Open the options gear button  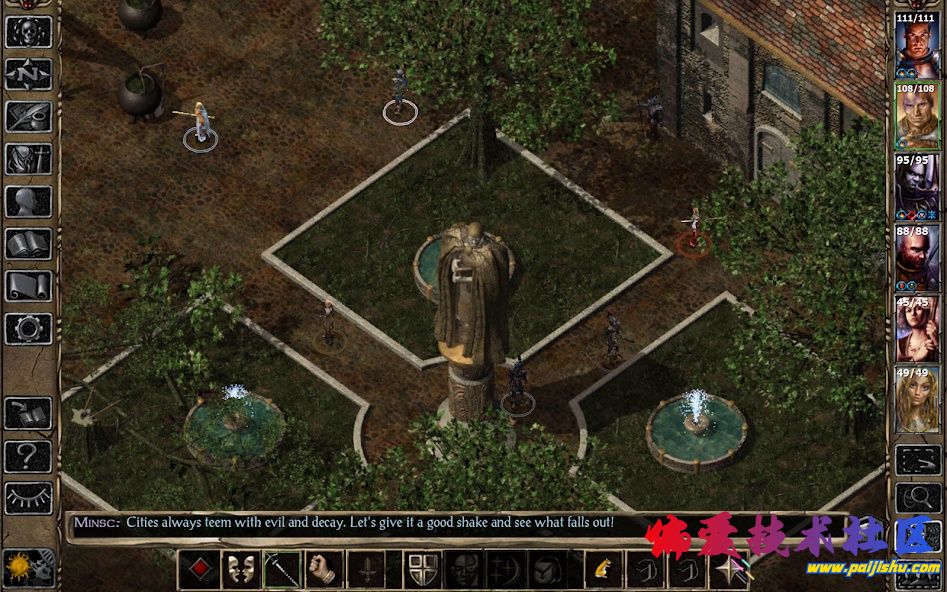[x=28, y=328]
